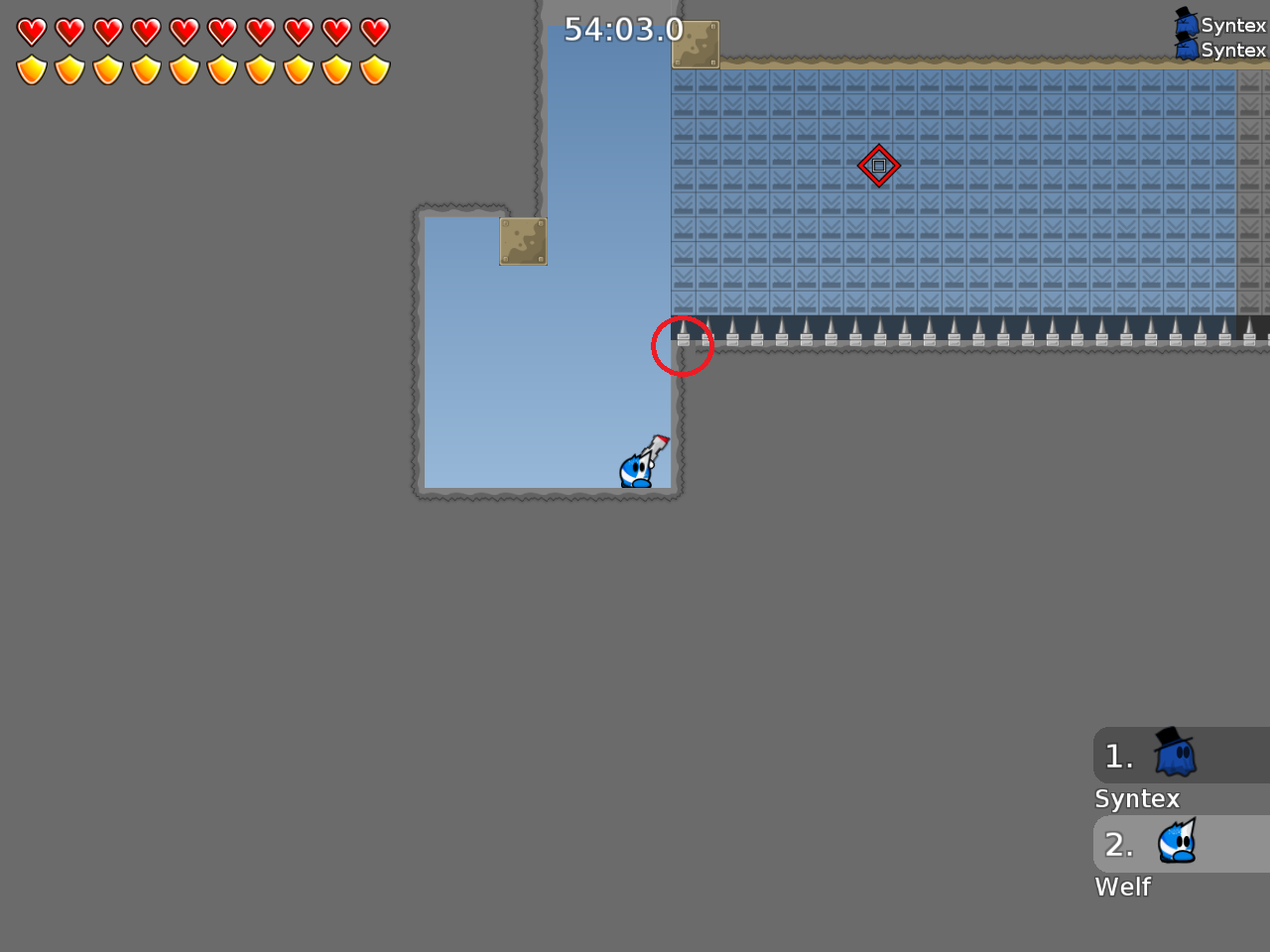Click the red circle highlight near the spikes
The width and height of the screenshot is (1270, 952).
pyautogui.click(x=683, y=345)
